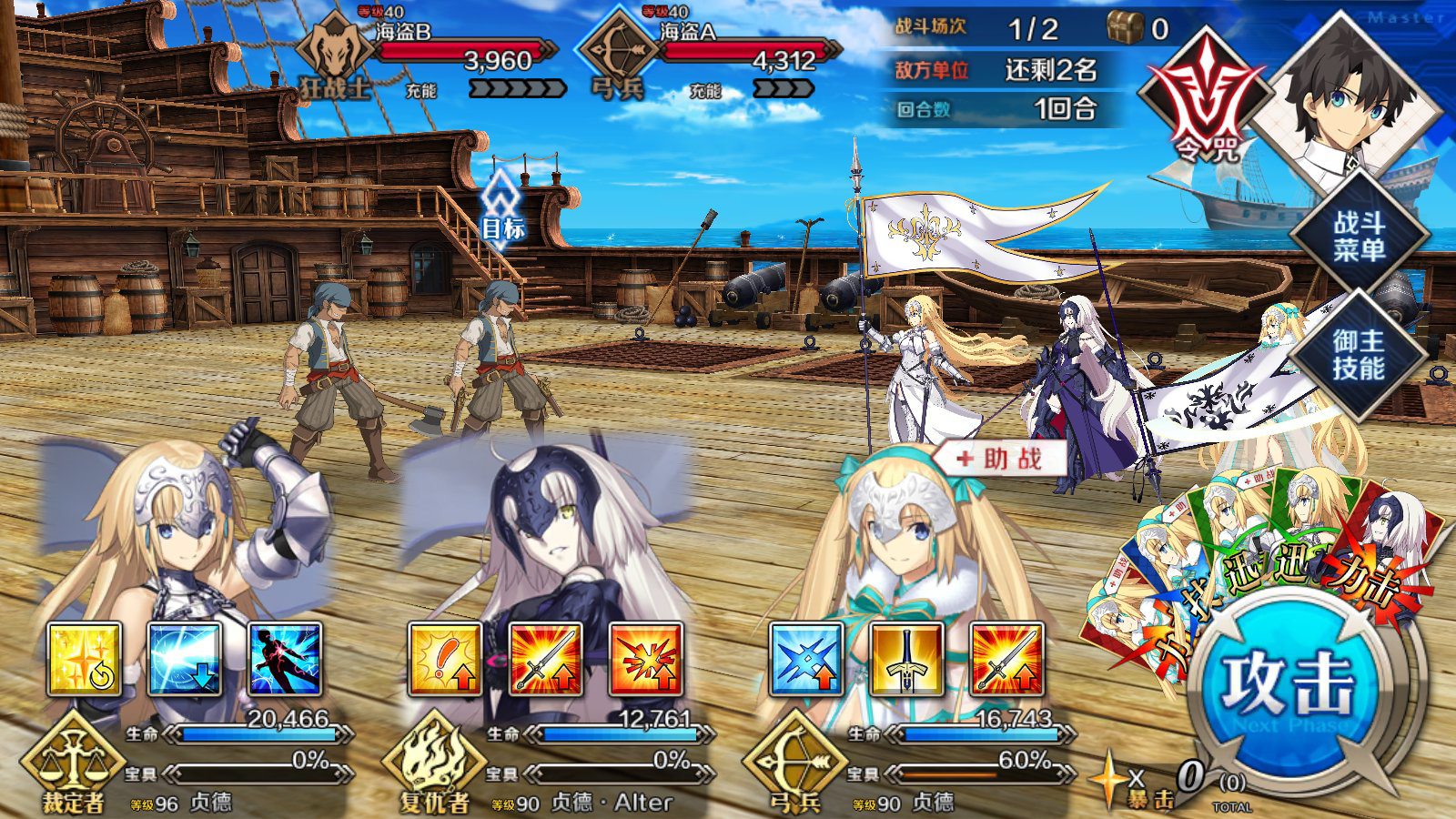Activate the archer's red sword buff skill

1006,659
